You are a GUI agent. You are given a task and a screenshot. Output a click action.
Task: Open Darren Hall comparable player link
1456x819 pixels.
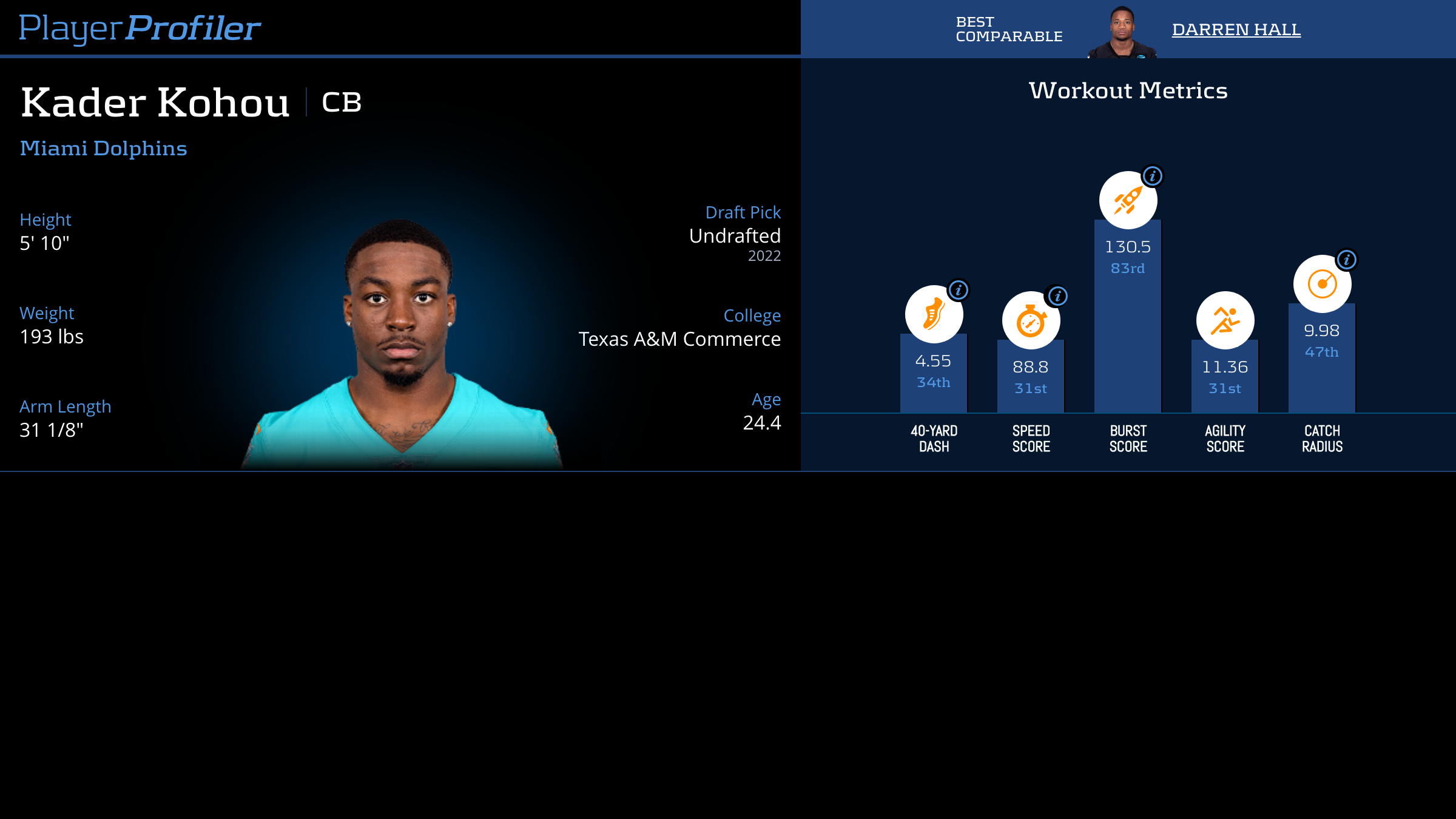(1236, 29)
